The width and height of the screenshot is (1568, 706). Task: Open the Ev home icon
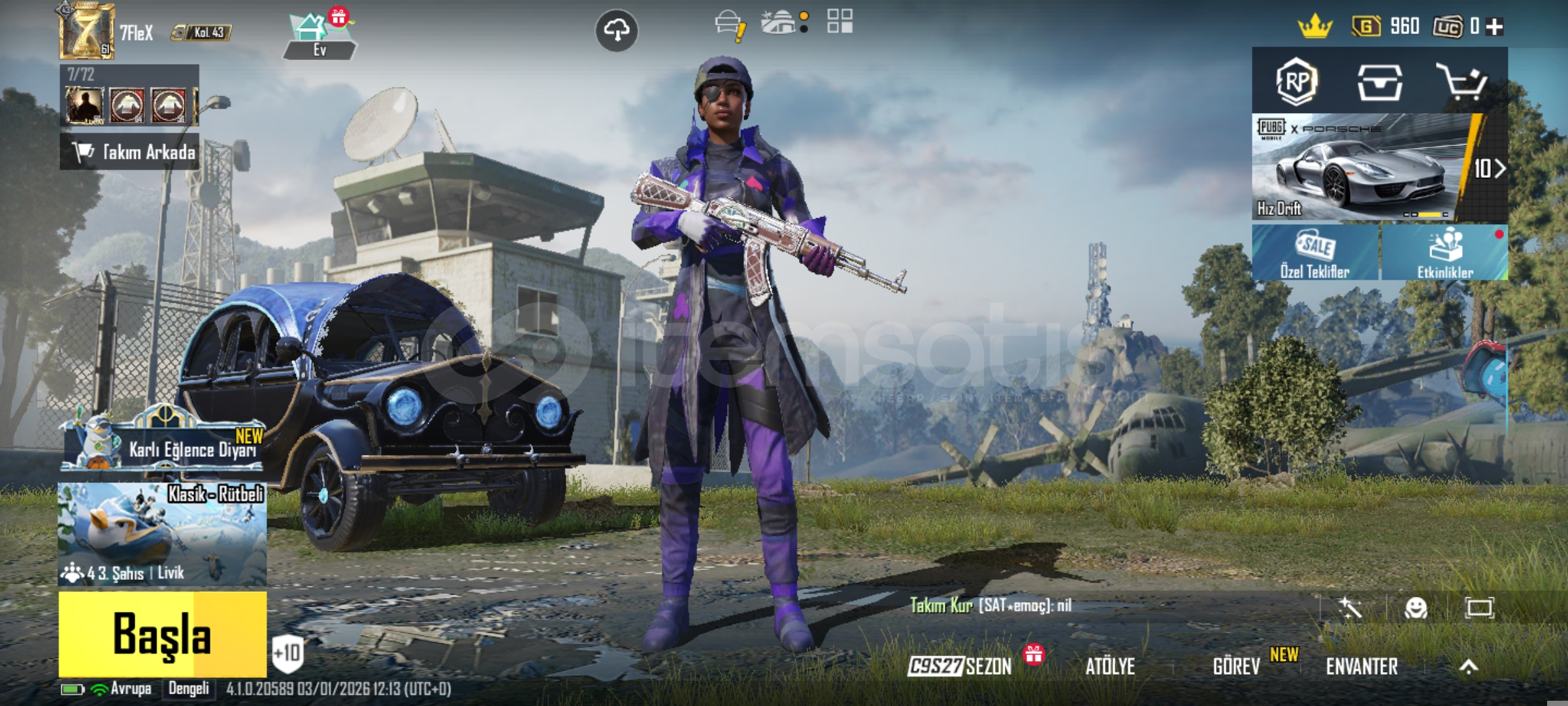(319, 36)
